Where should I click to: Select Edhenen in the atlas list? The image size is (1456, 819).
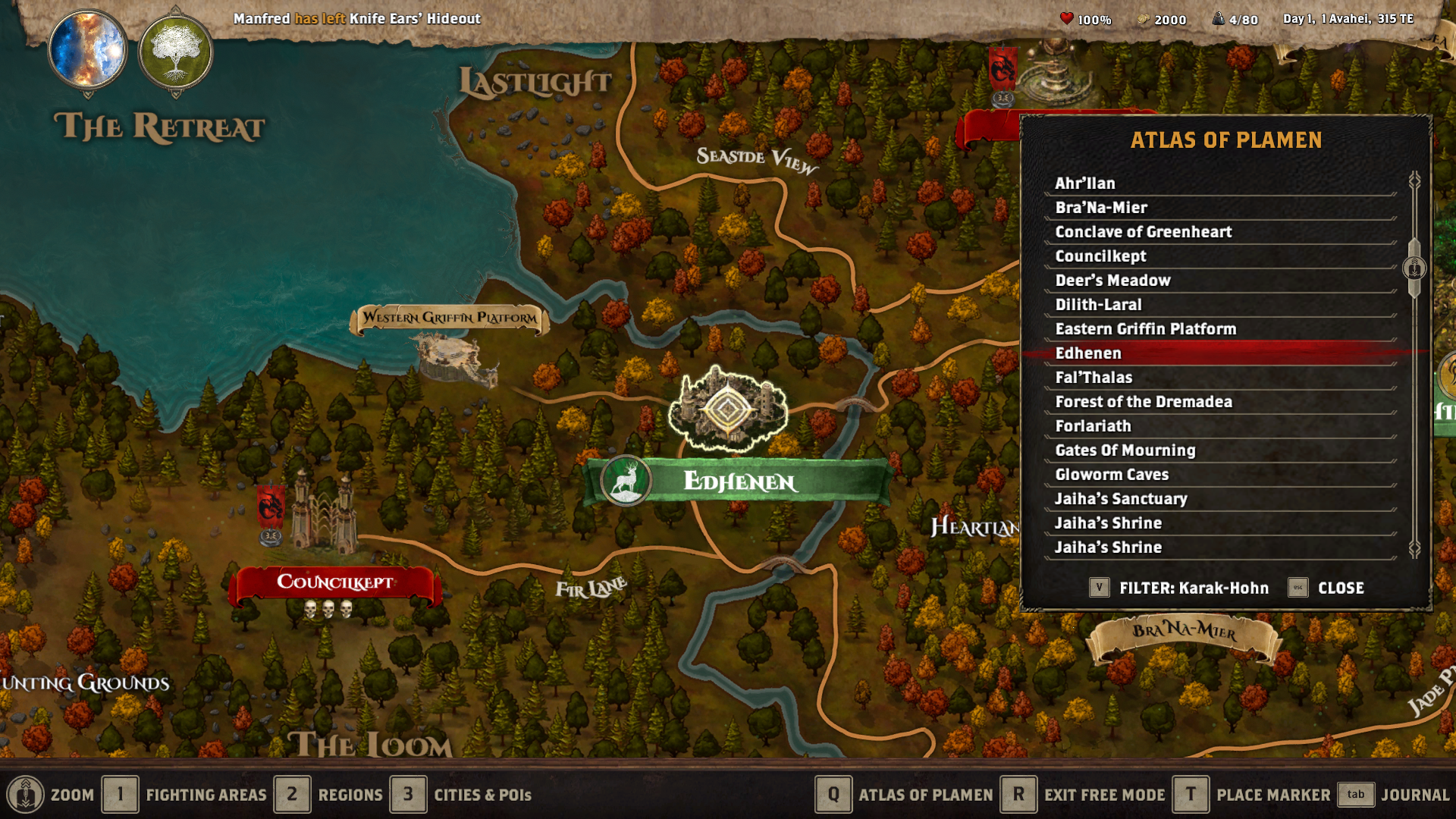point(1213,353)
